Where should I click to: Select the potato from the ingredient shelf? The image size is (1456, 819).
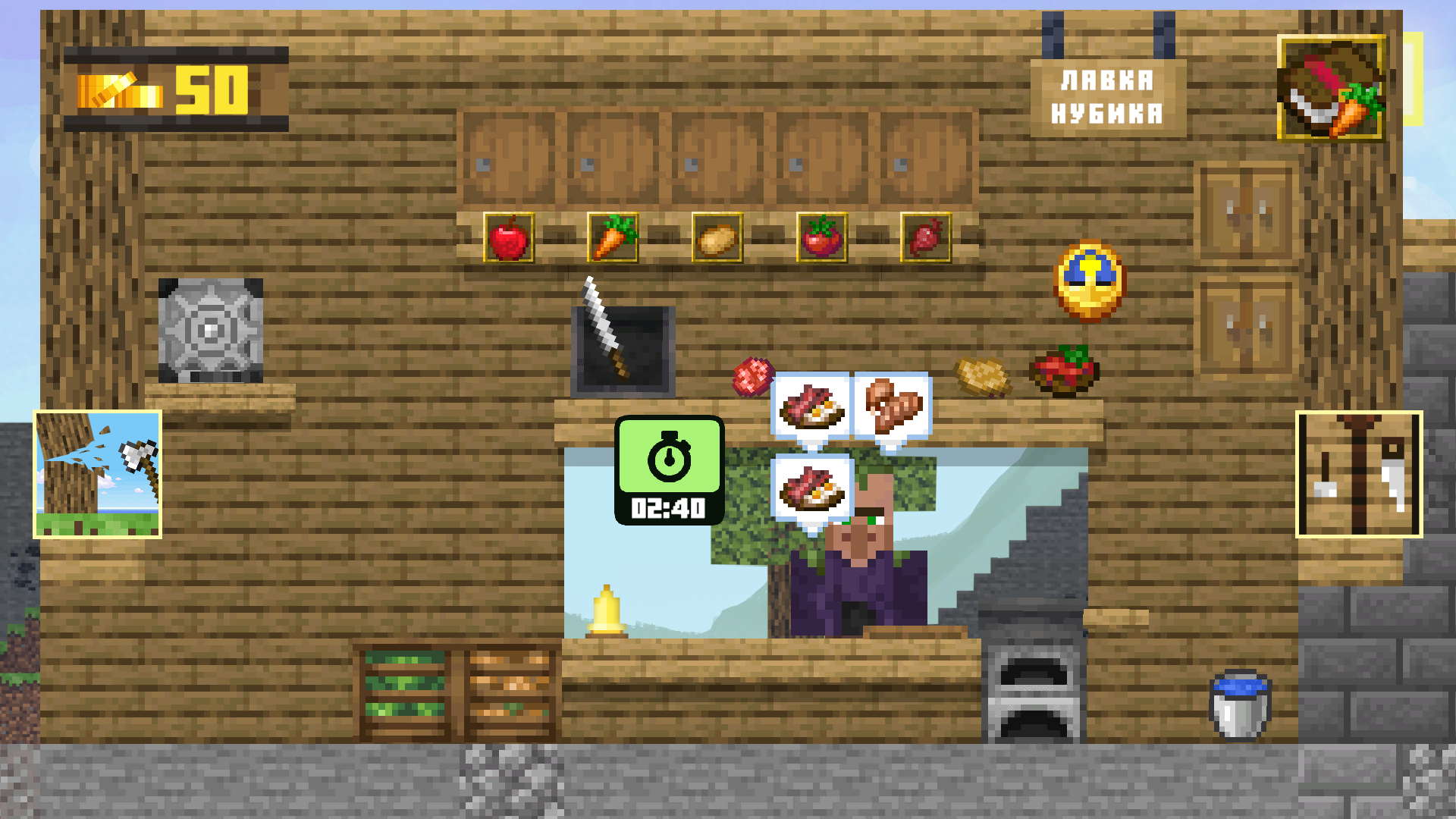point(716,237)
